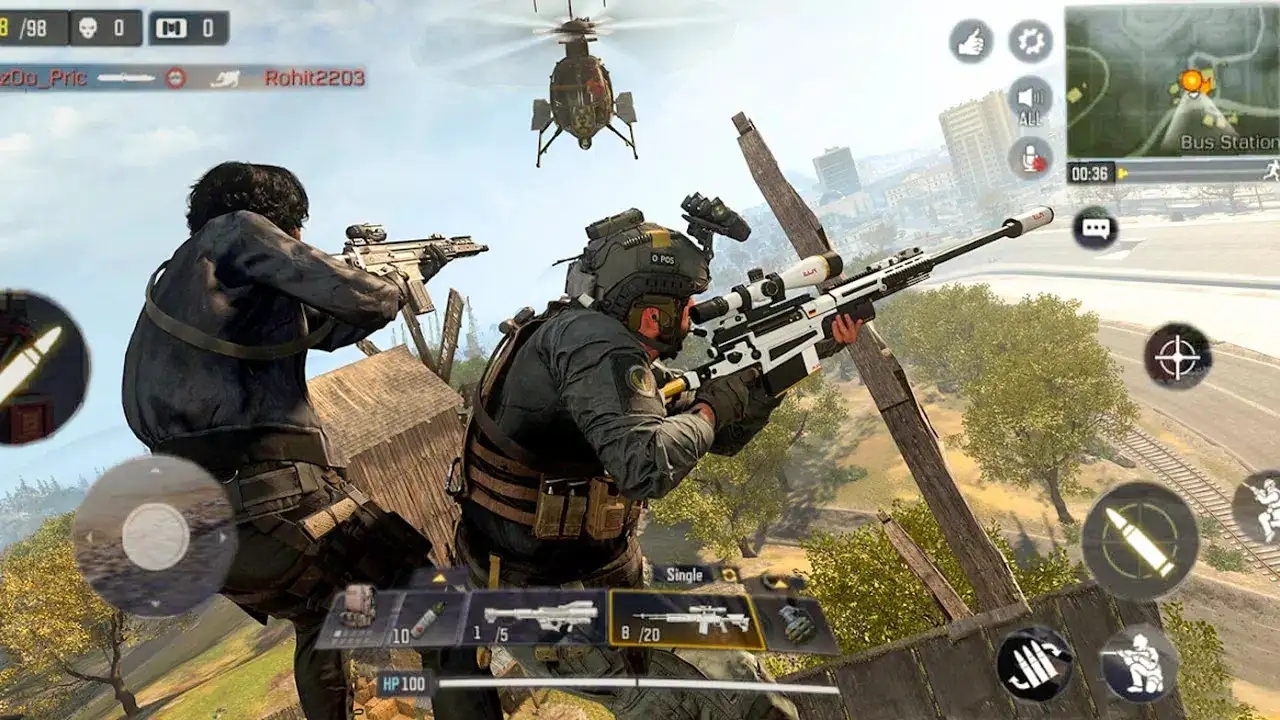Viewport: 1280px width, 720px height.
Task: Reload weapon with the magazine swap icon
Action: click(1034, 663)
